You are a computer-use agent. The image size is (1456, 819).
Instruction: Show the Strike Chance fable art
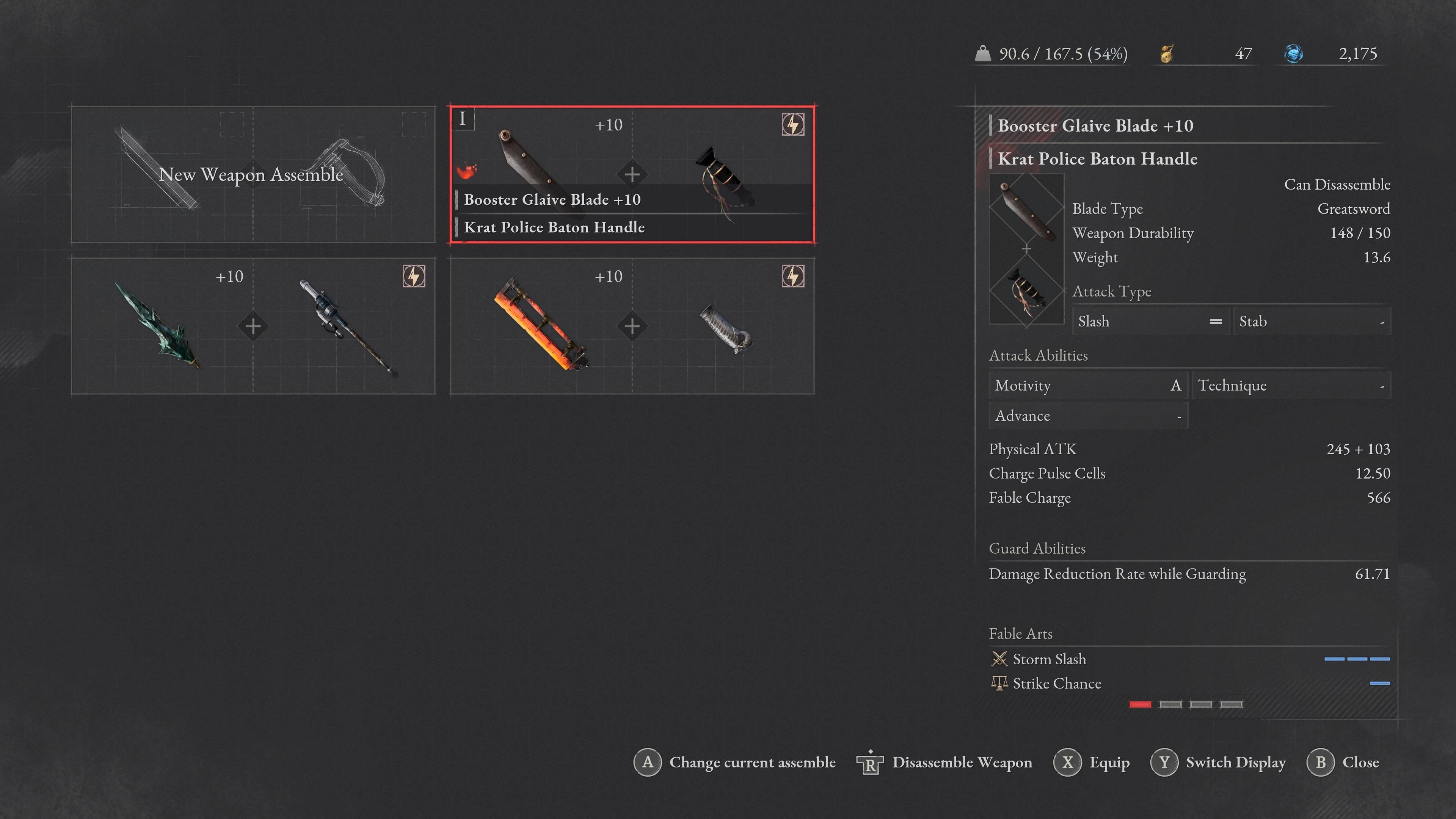(x=1056, y=683)
